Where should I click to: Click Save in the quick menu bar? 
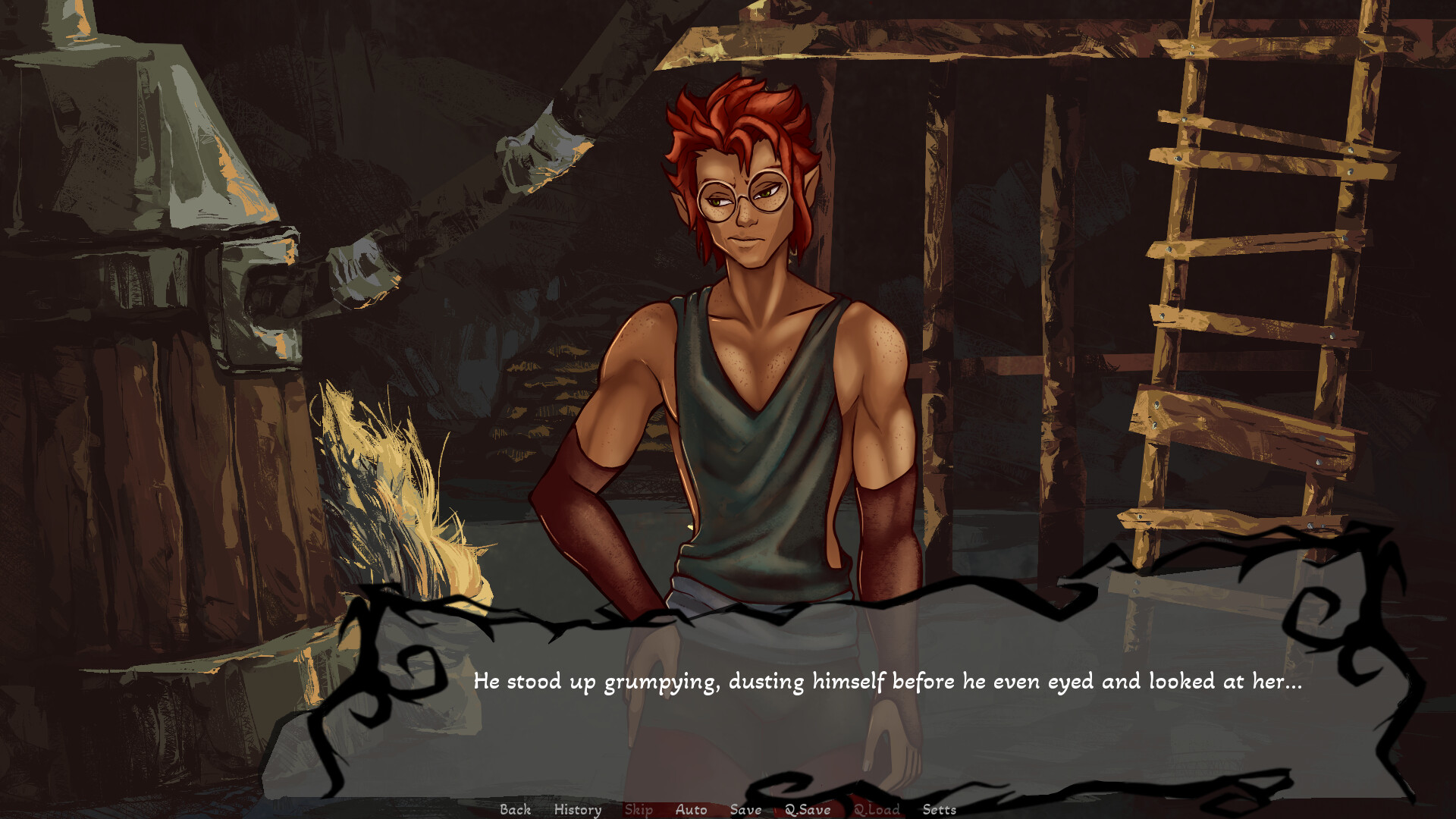point(746,810)
